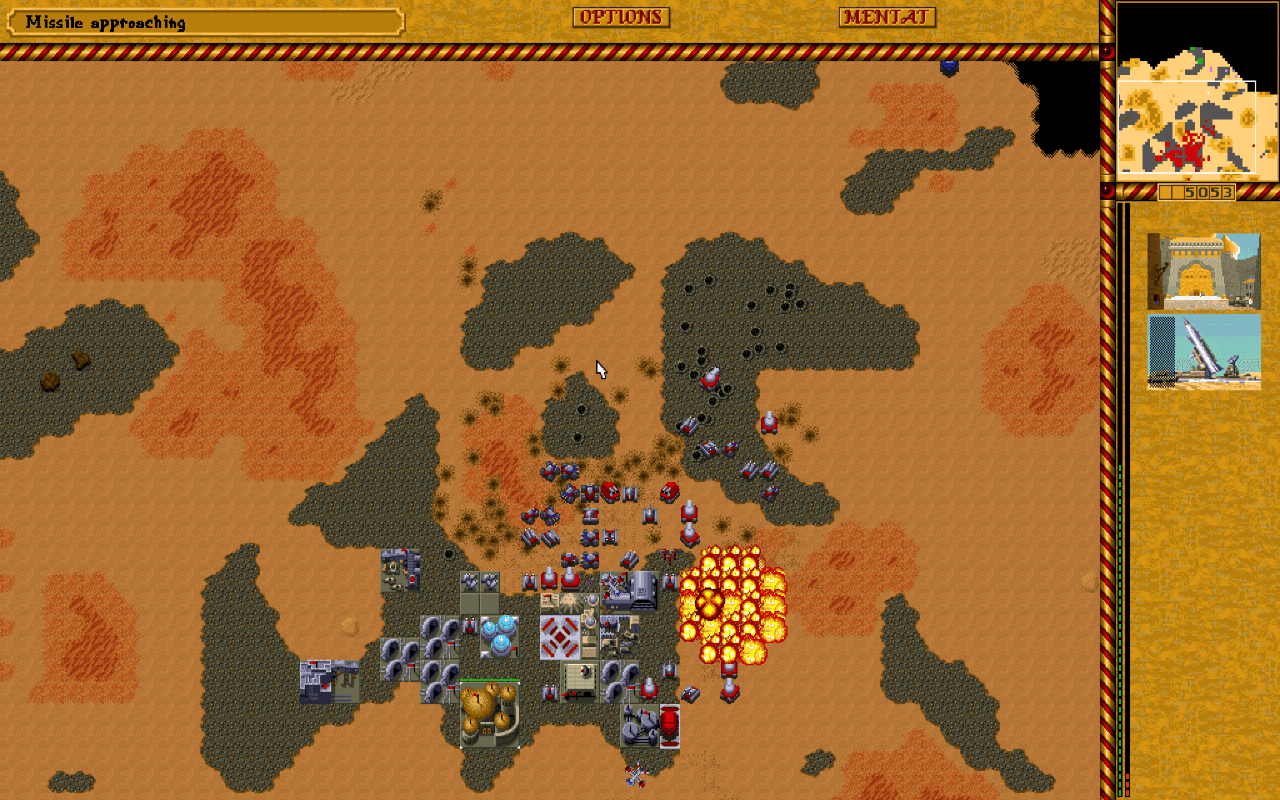Select the Repair Facility structure
Viewport: 1280px width, 800px height.
click(638, 725)
